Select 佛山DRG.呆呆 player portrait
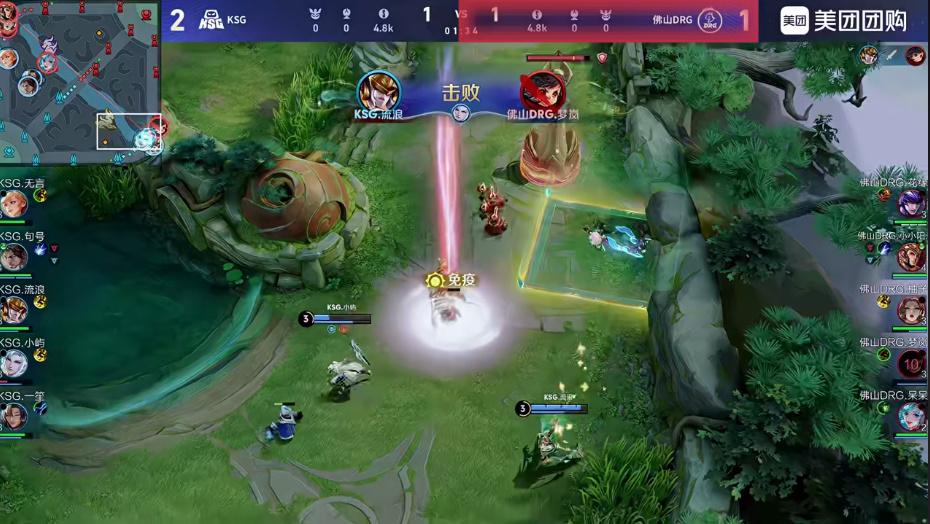This screenshot has width=930, height=524. click(911, 415)
